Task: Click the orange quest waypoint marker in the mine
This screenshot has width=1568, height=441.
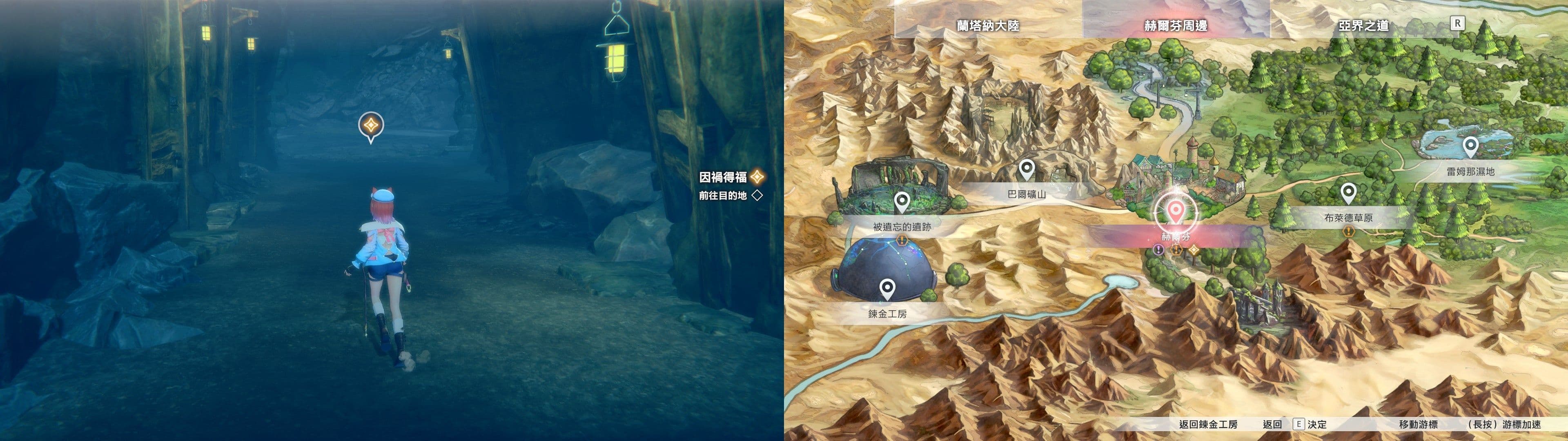Action: 370,127
